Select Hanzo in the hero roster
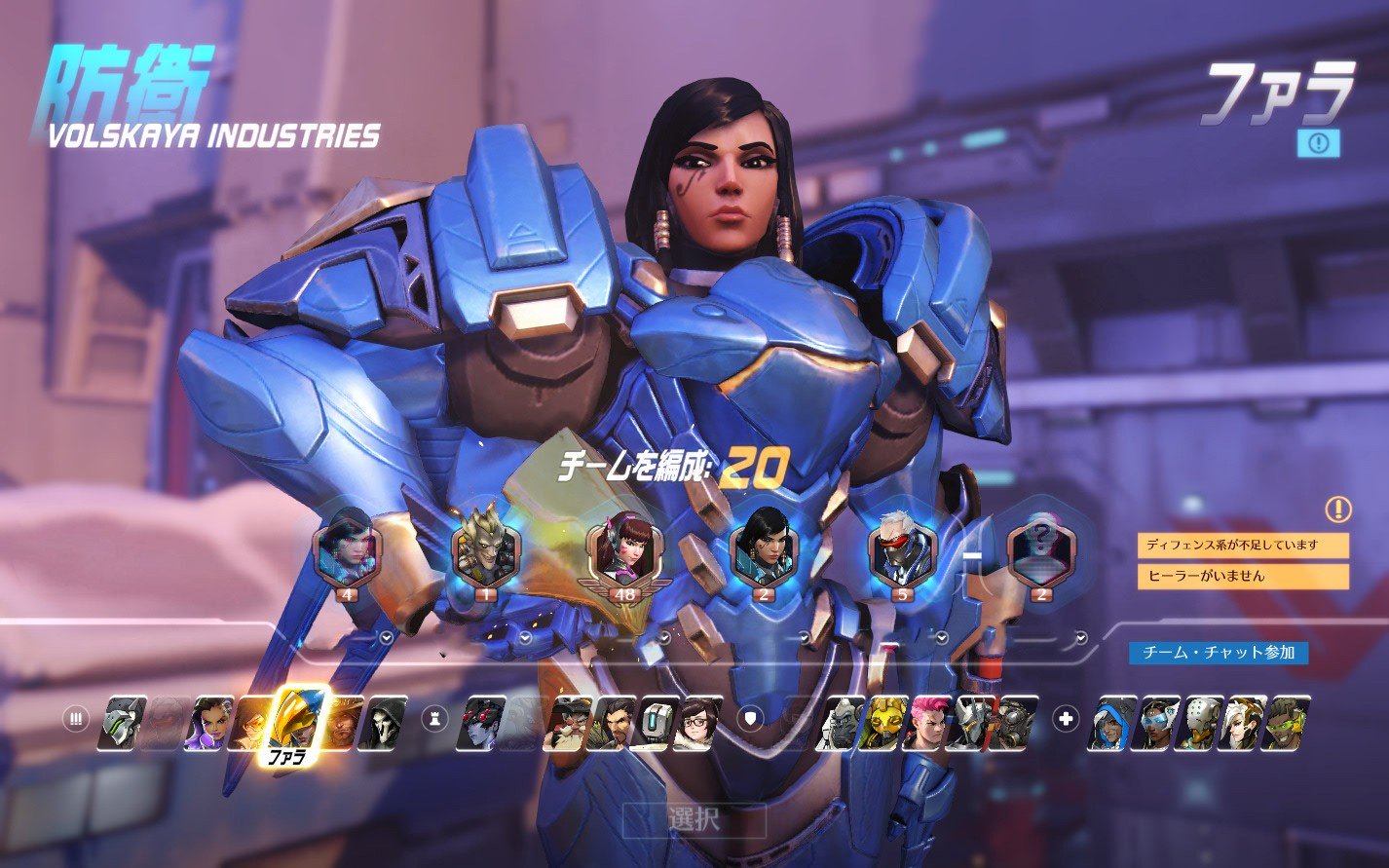This screenshot has width=1389, height=868. 614,722
